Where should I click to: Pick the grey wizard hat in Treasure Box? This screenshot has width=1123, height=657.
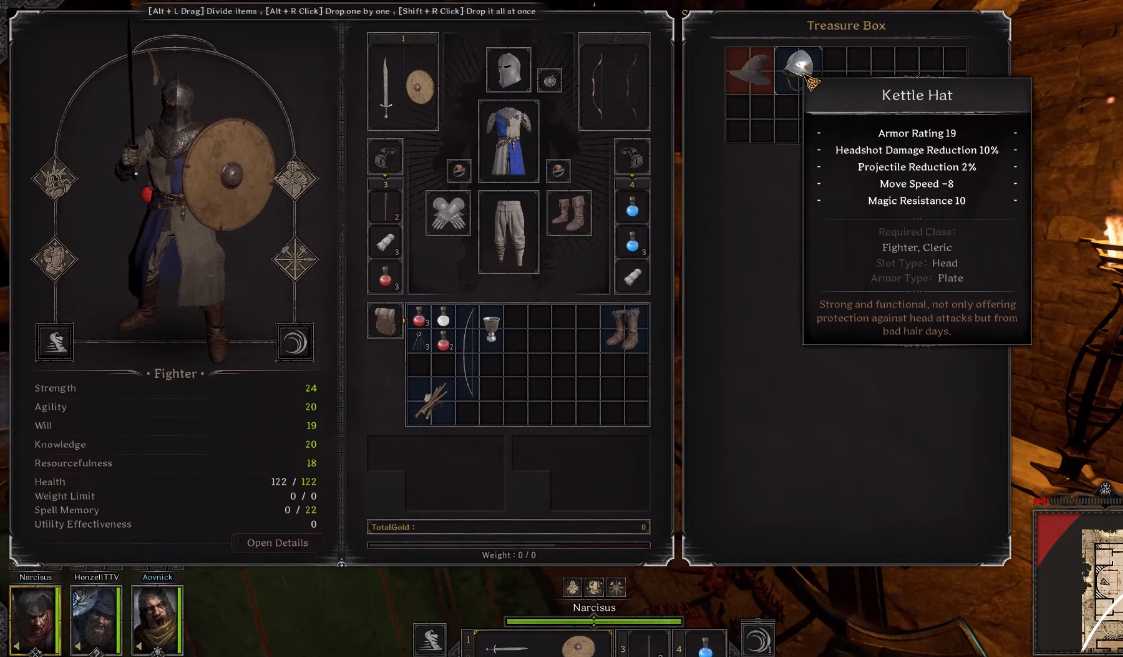[x=749, y=68]
